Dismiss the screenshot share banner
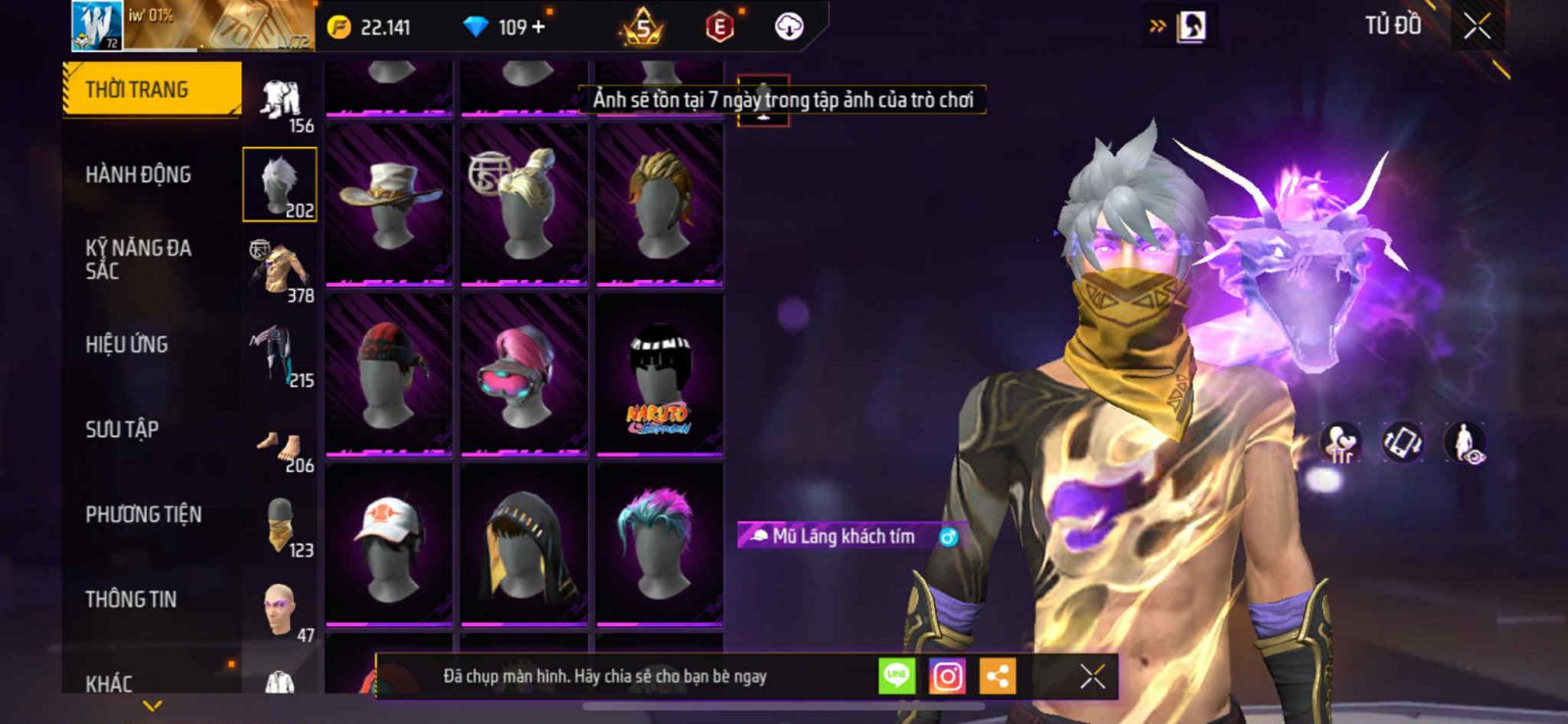 1092,676
